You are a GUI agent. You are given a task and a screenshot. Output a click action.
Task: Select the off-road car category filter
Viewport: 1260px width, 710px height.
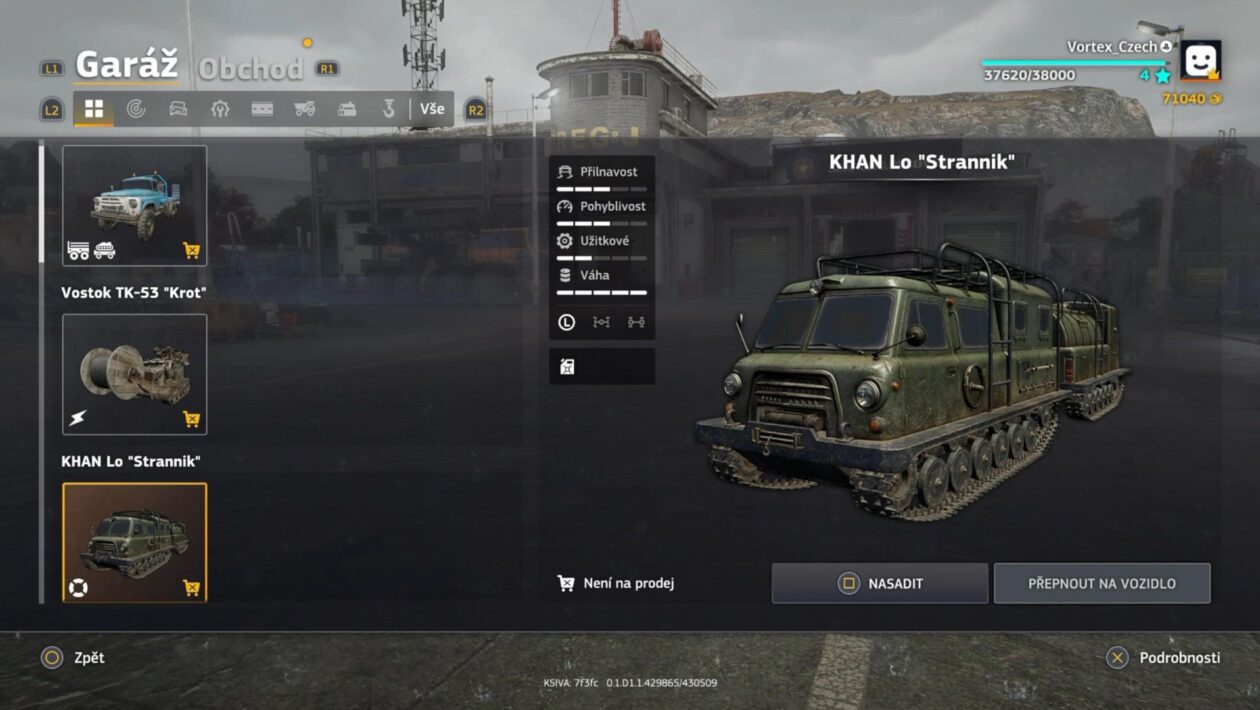178,109
